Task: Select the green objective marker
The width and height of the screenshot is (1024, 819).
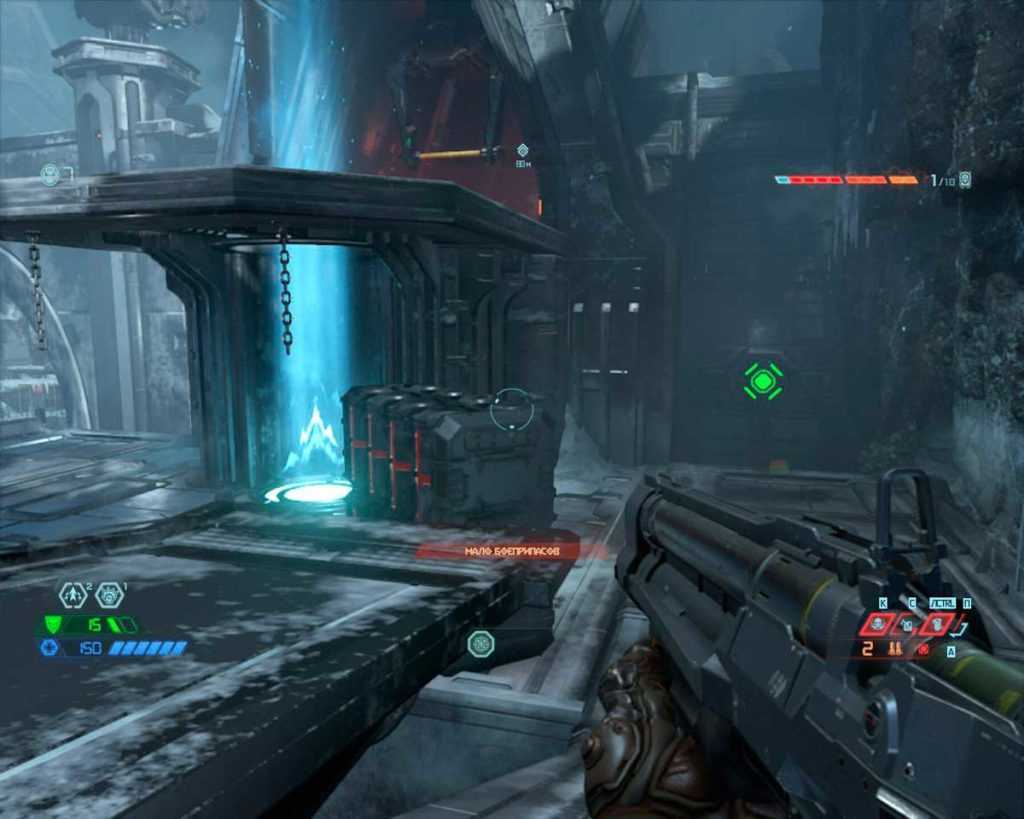Action: coord(763,380)
